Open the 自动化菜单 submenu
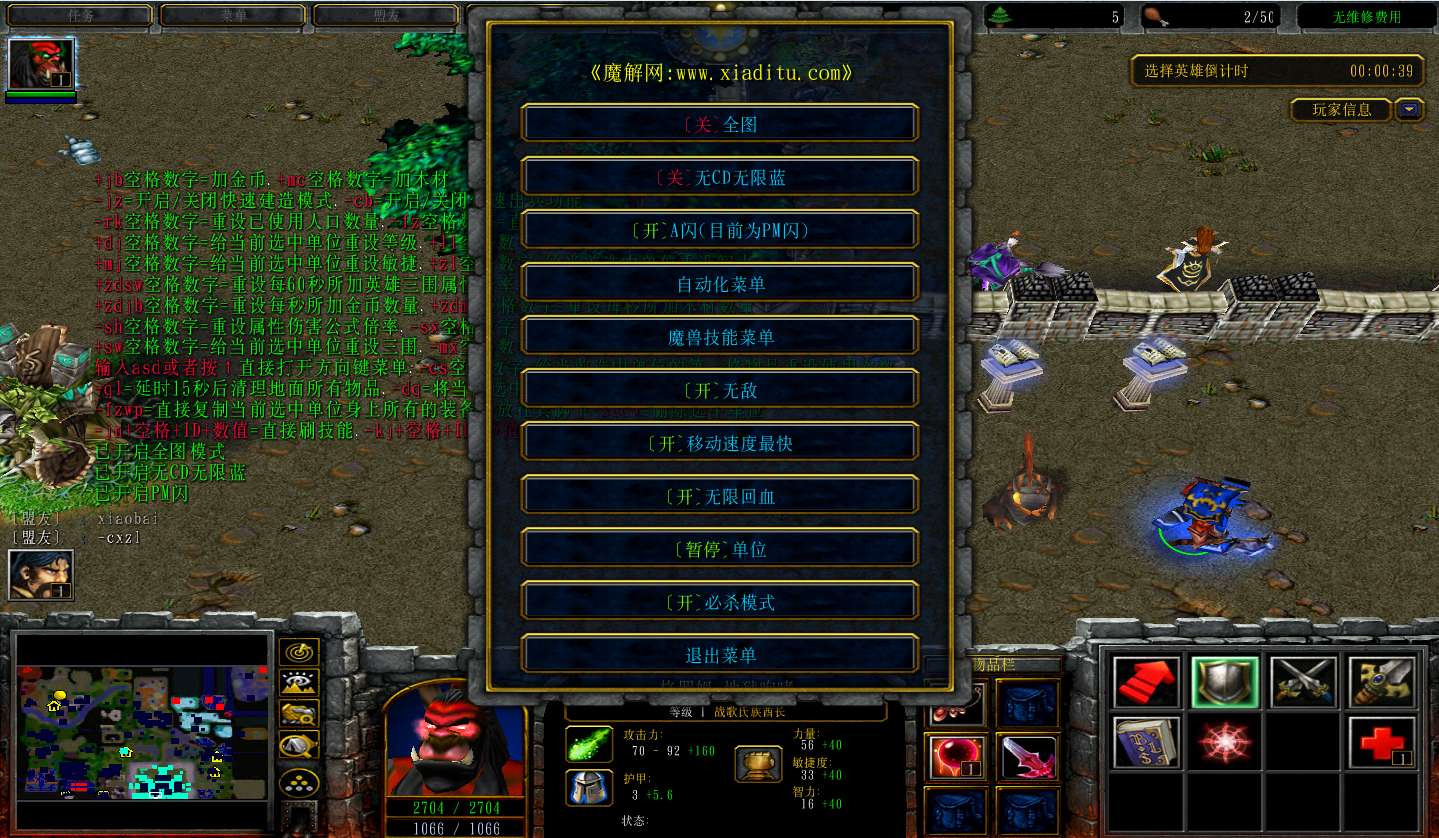This screenshot has height=838, width=1439. pos(718,283)
